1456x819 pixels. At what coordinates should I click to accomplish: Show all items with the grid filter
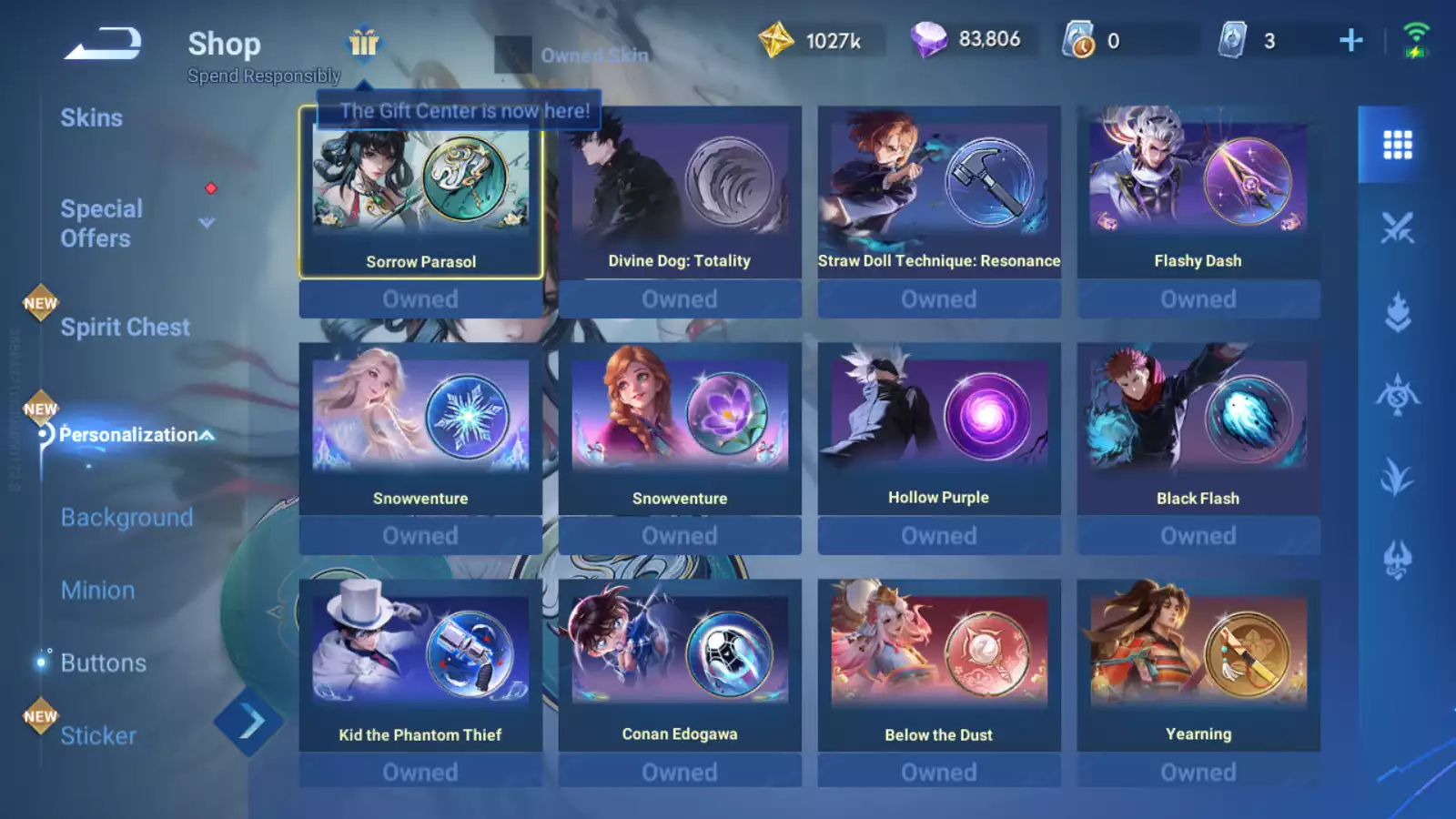[1397, 145]
